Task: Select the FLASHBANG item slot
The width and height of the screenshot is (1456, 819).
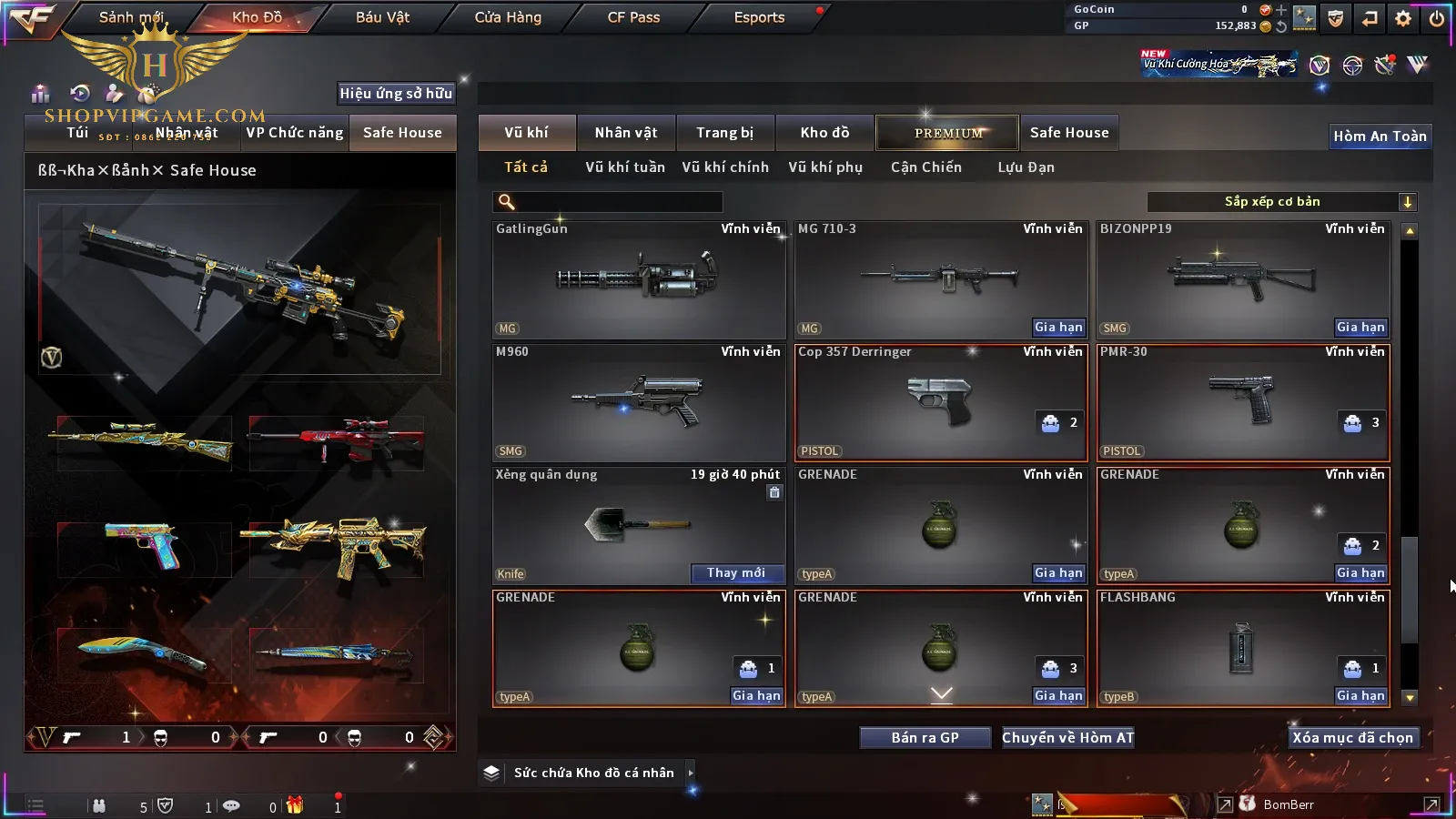Action: pos(1242,648)
